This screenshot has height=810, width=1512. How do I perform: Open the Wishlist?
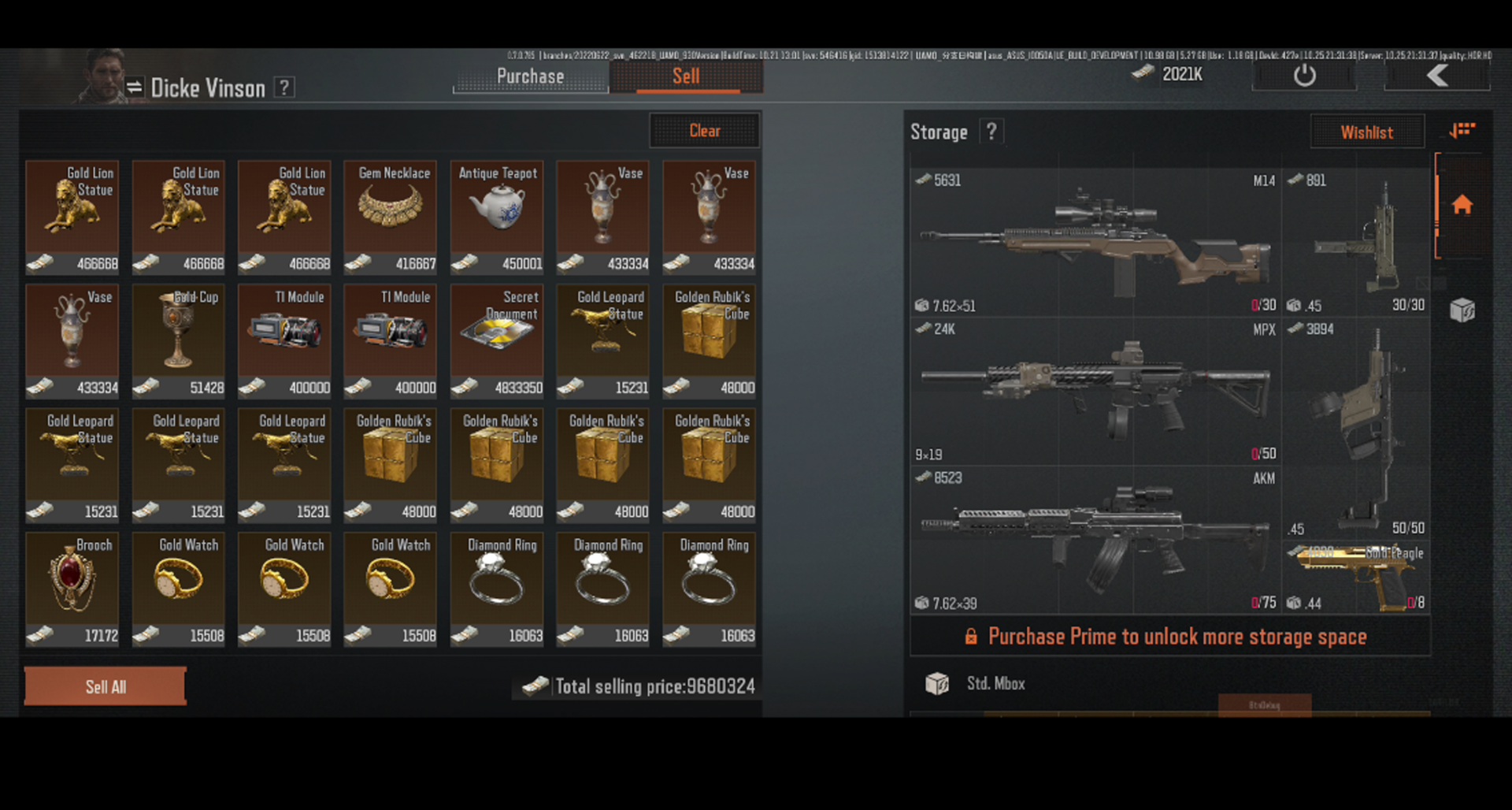coord(1366,132)
